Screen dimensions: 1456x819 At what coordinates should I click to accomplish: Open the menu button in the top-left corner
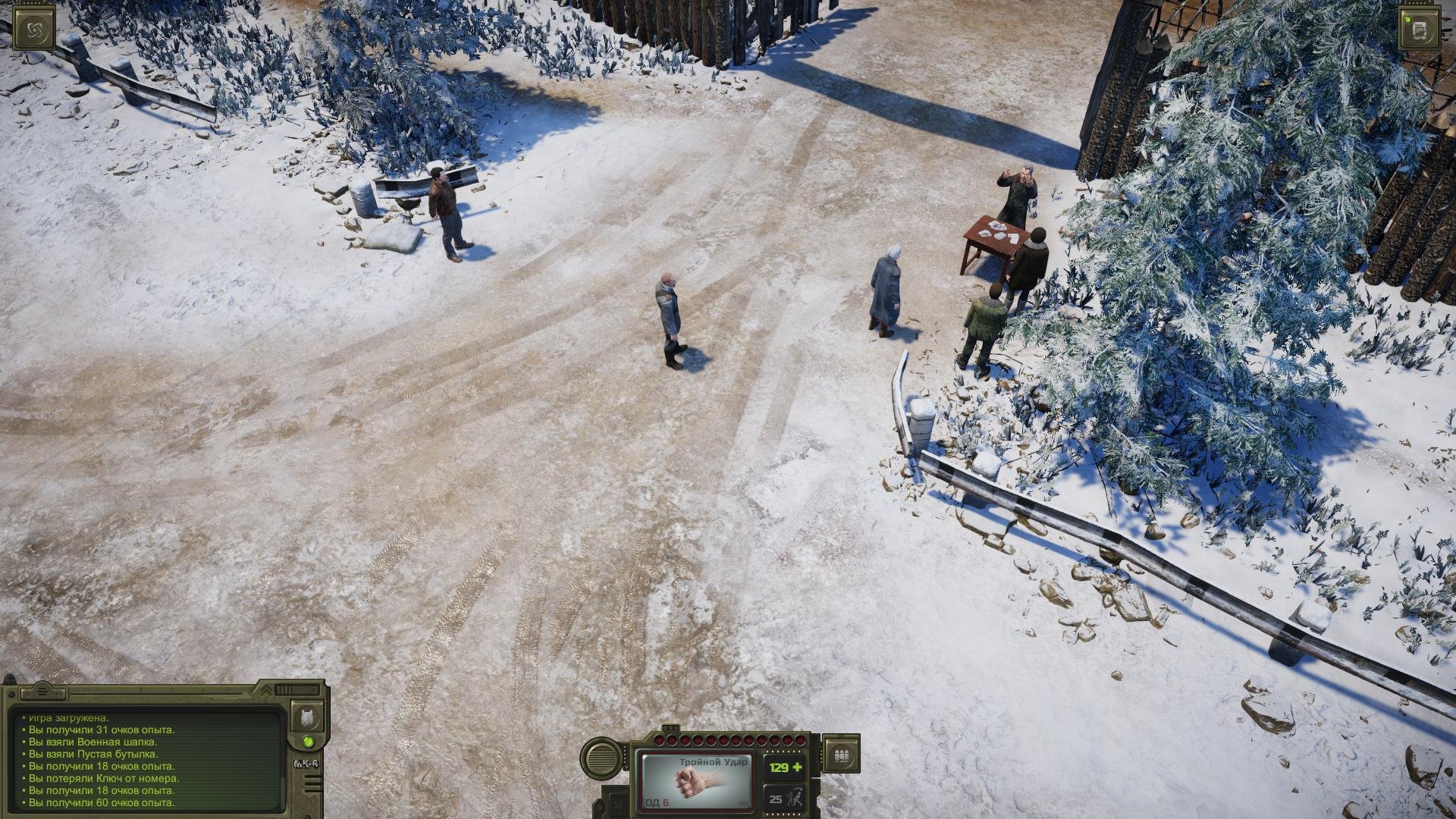34,30
